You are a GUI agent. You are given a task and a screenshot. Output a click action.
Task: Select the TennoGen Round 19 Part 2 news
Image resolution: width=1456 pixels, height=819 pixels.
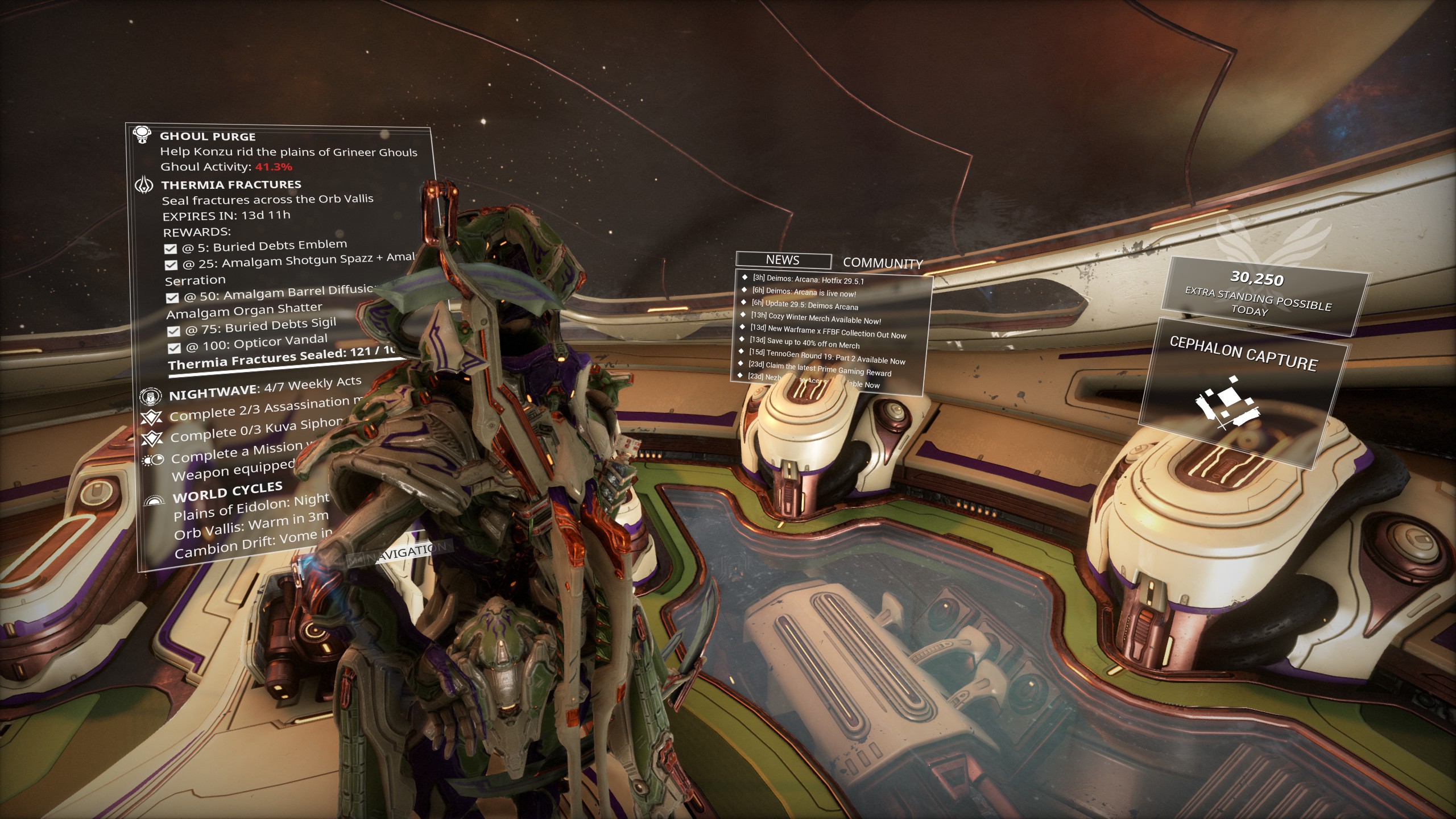click(826, 357)
